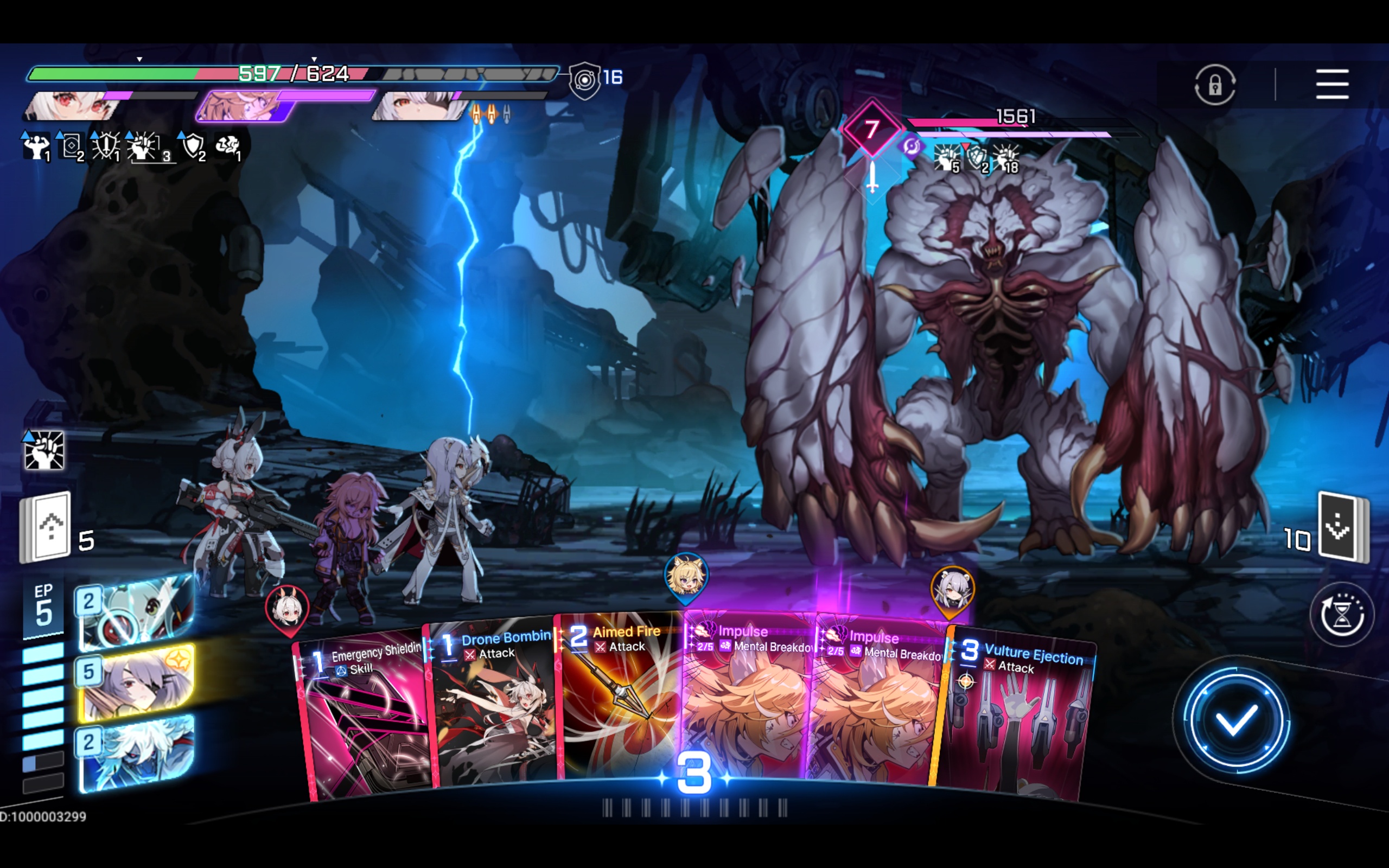Play the Emergency Shielding skill card

pos(365,718)
